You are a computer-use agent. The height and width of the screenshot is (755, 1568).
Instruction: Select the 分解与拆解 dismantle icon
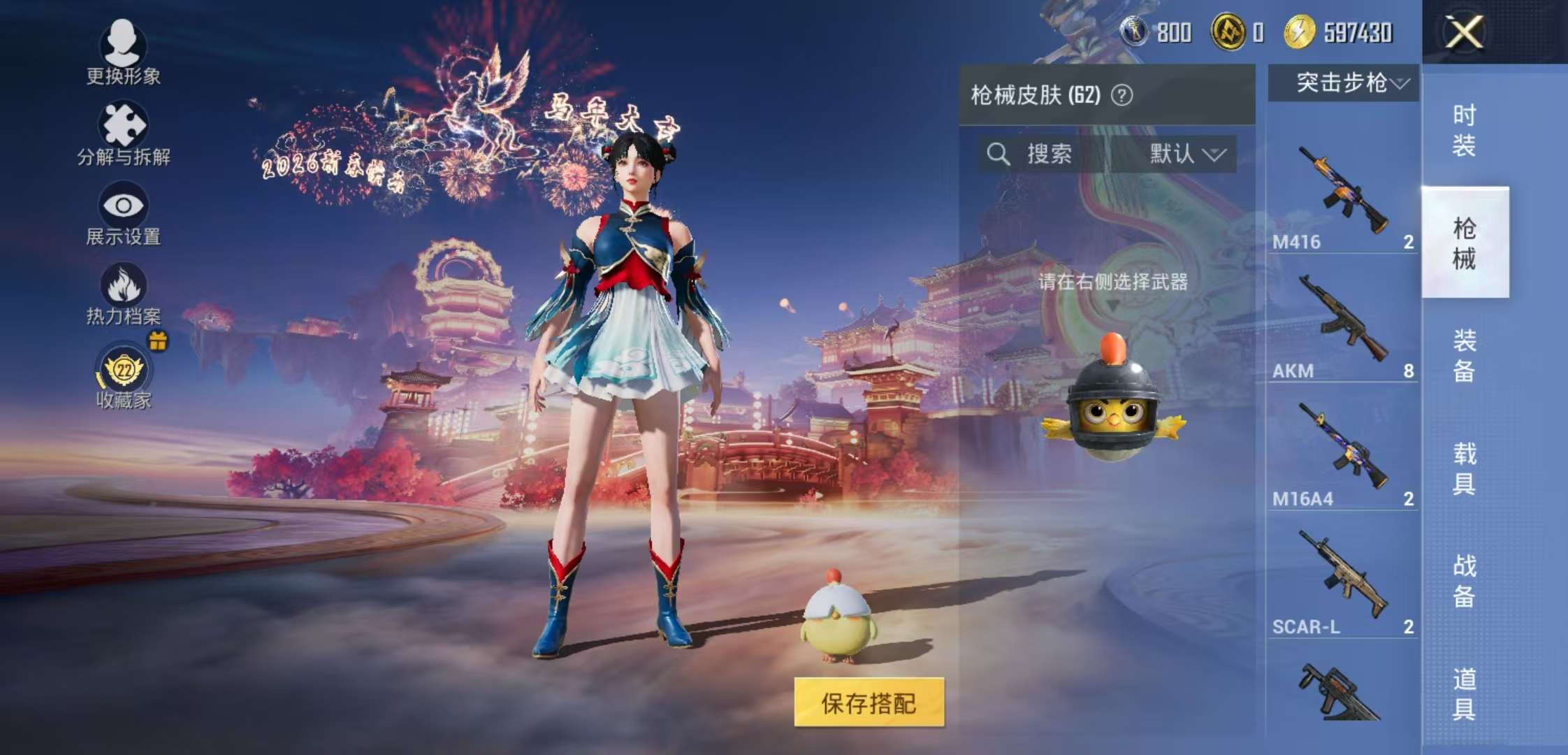pos(122,129)
